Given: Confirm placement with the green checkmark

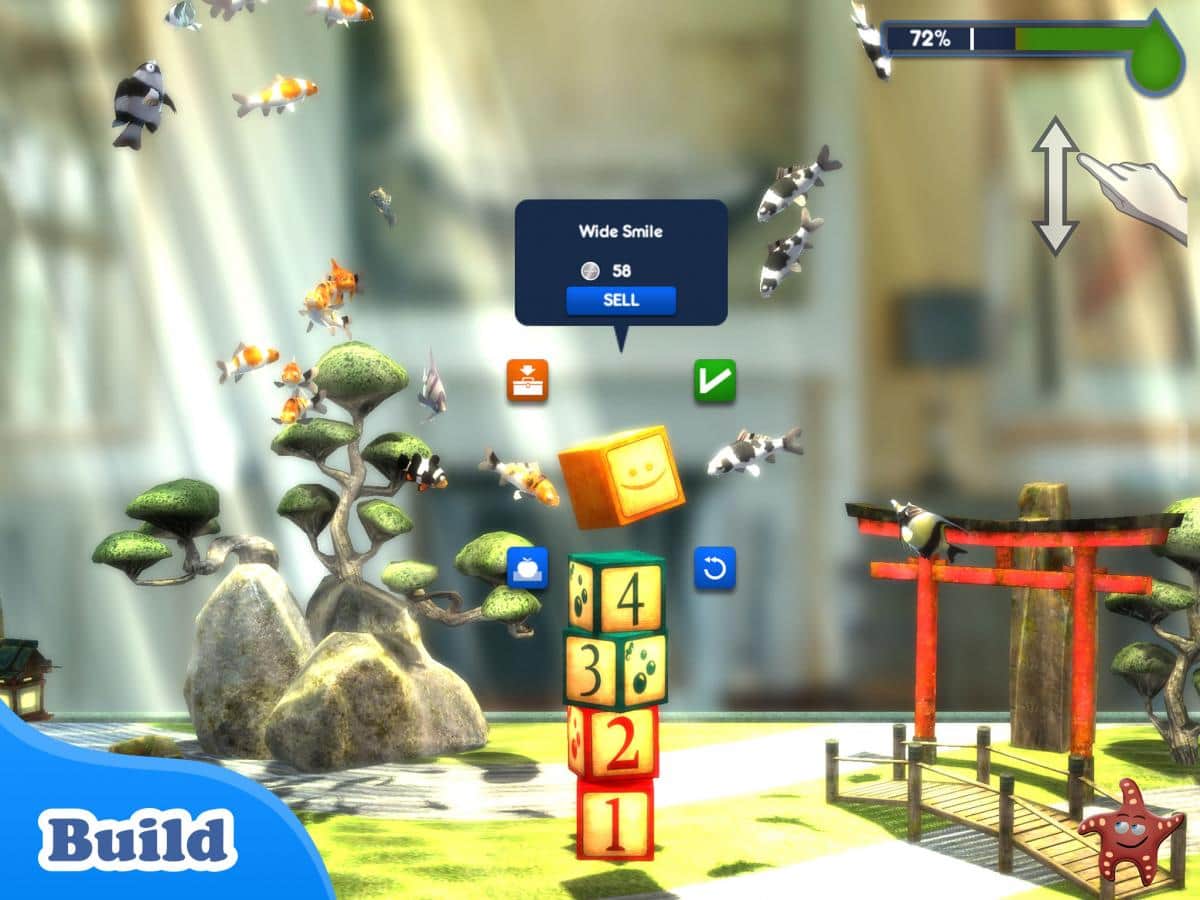Looking at the screenshot, I should pos(715,380).
